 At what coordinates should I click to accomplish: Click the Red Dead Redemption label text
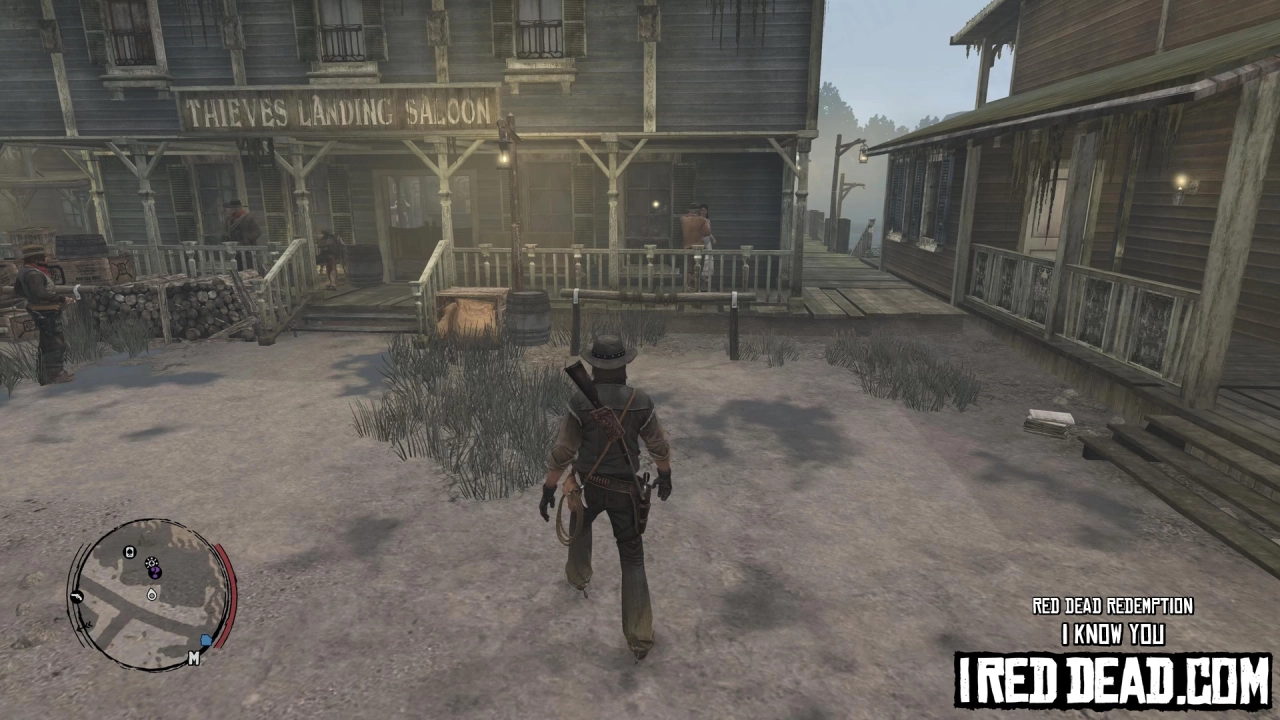coord(1113,605)
